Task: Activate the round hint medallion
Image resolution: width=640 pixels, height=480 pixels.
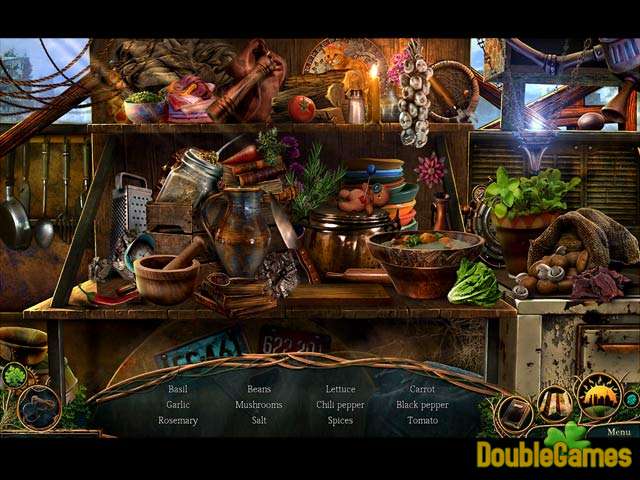Action: [x=39, y=408]
